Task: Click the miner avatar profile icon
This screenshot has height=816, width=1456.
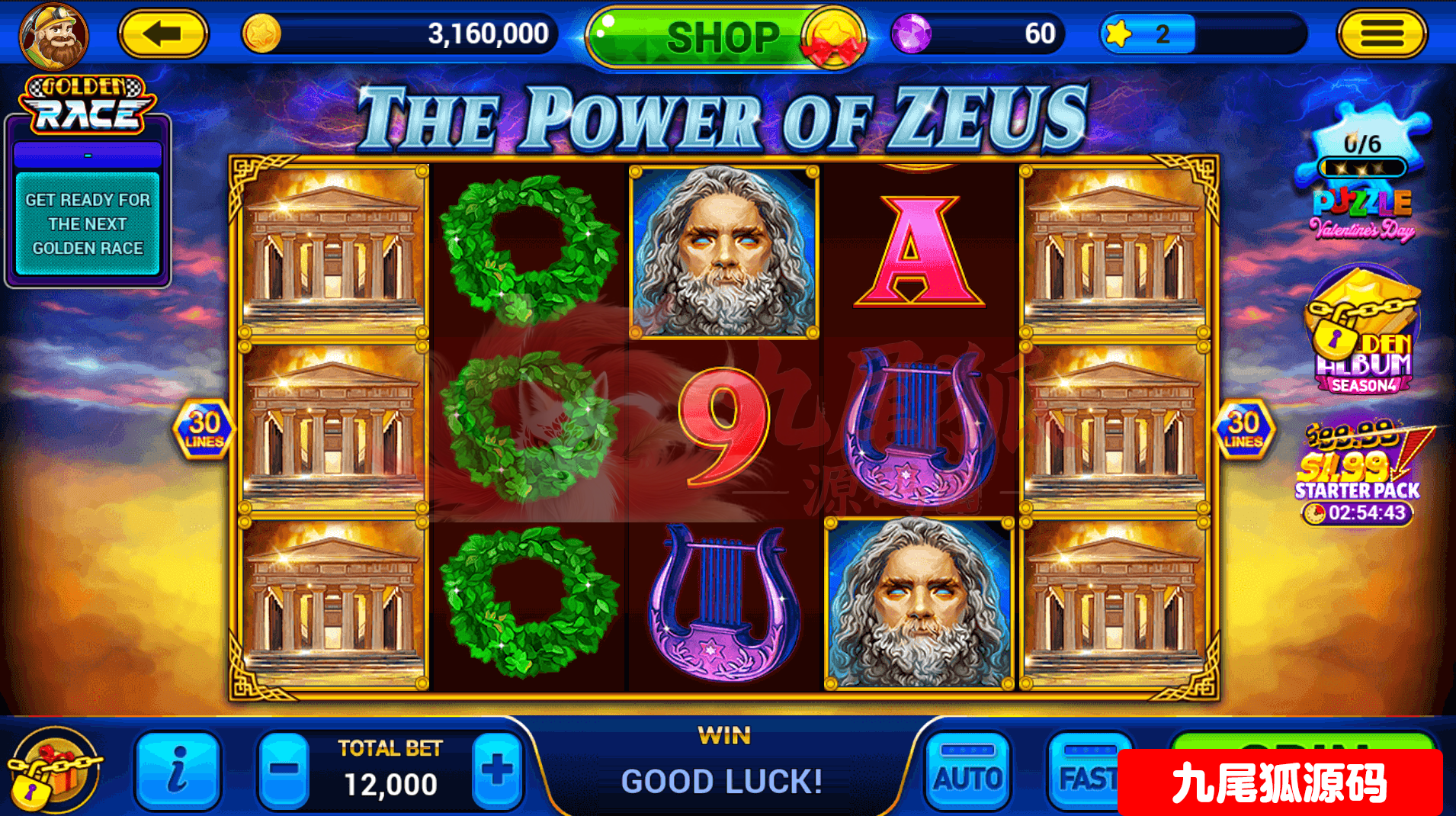Action: click(53, 36)
